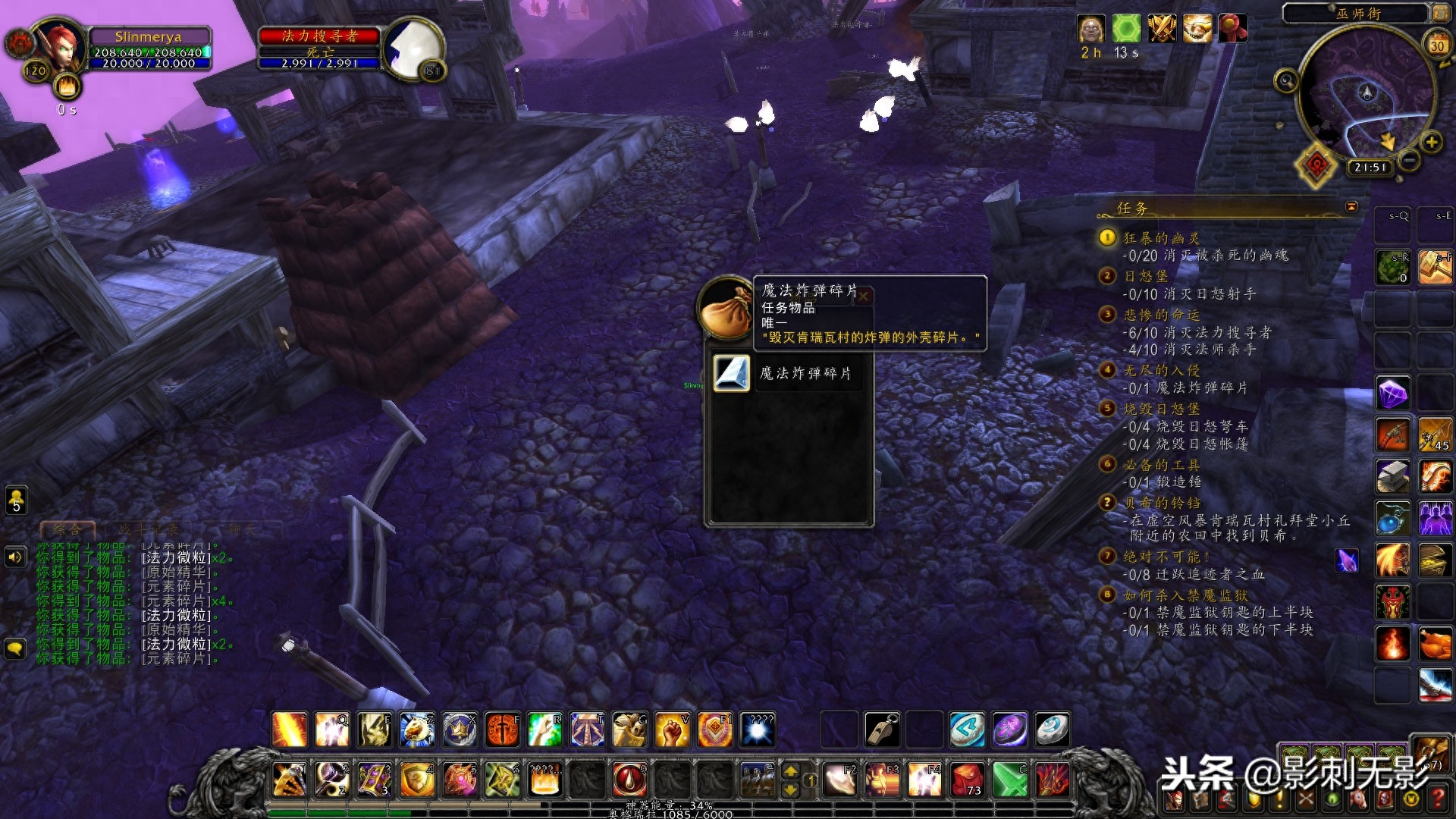Viewport: 1456px width, 819px height.
Task: Cast the crown ability bound to X
Action: pyautogui.click(x=460, y=729)
